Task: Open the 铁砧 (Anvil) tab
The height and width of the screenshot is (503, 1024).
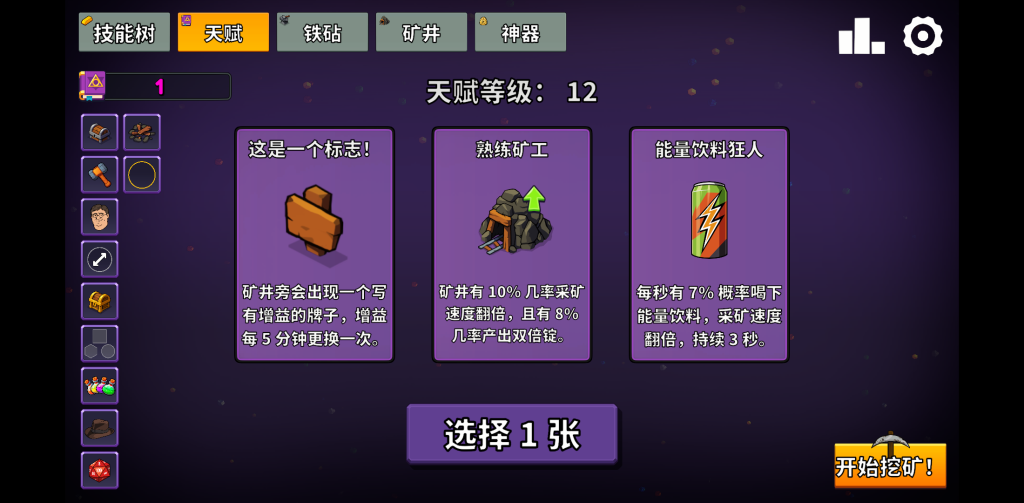Action: click(x=322, y=32)
